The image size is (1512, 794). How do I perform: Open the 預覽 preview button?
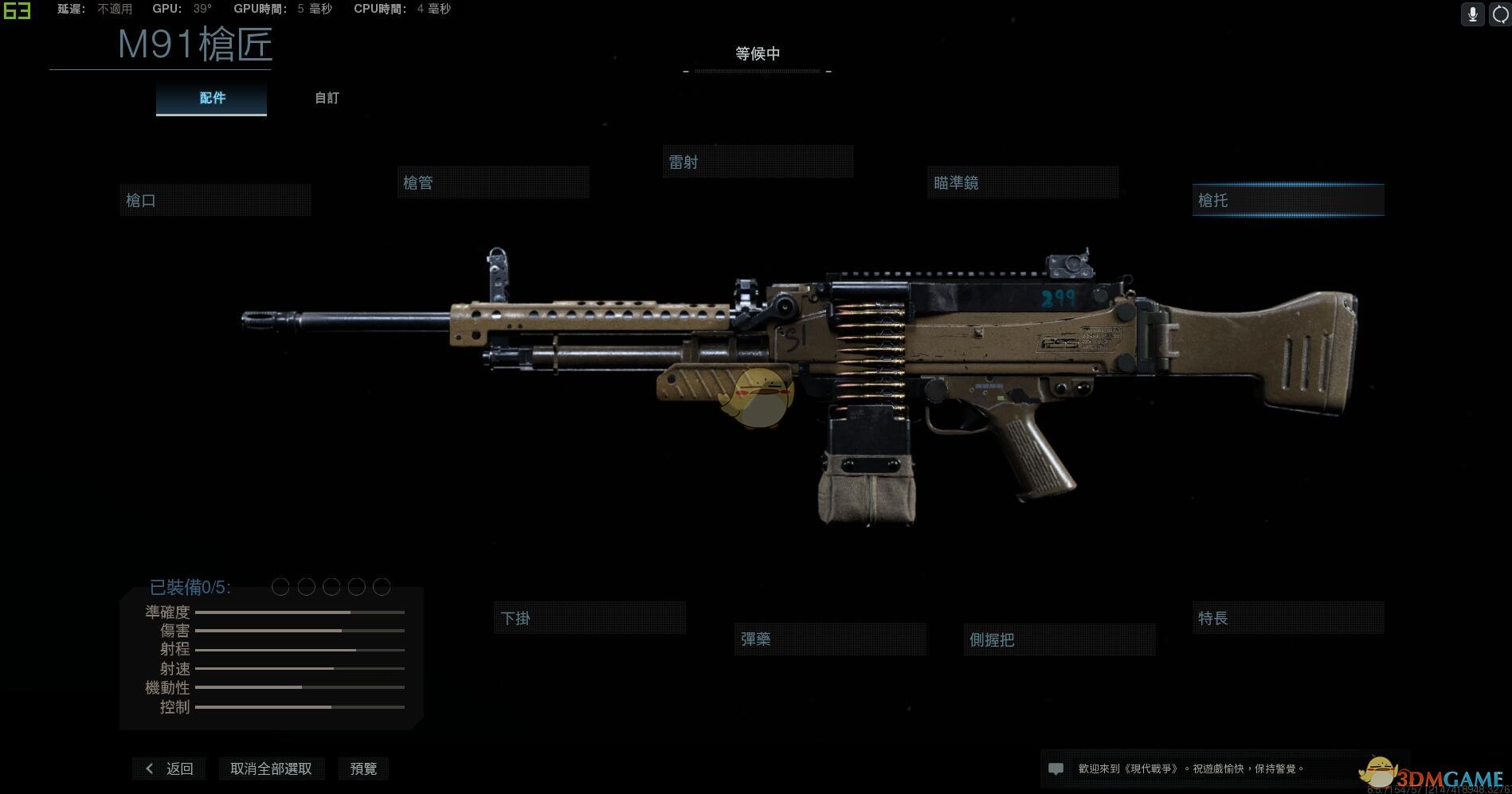pyautogui.click(x=363, y=769)
